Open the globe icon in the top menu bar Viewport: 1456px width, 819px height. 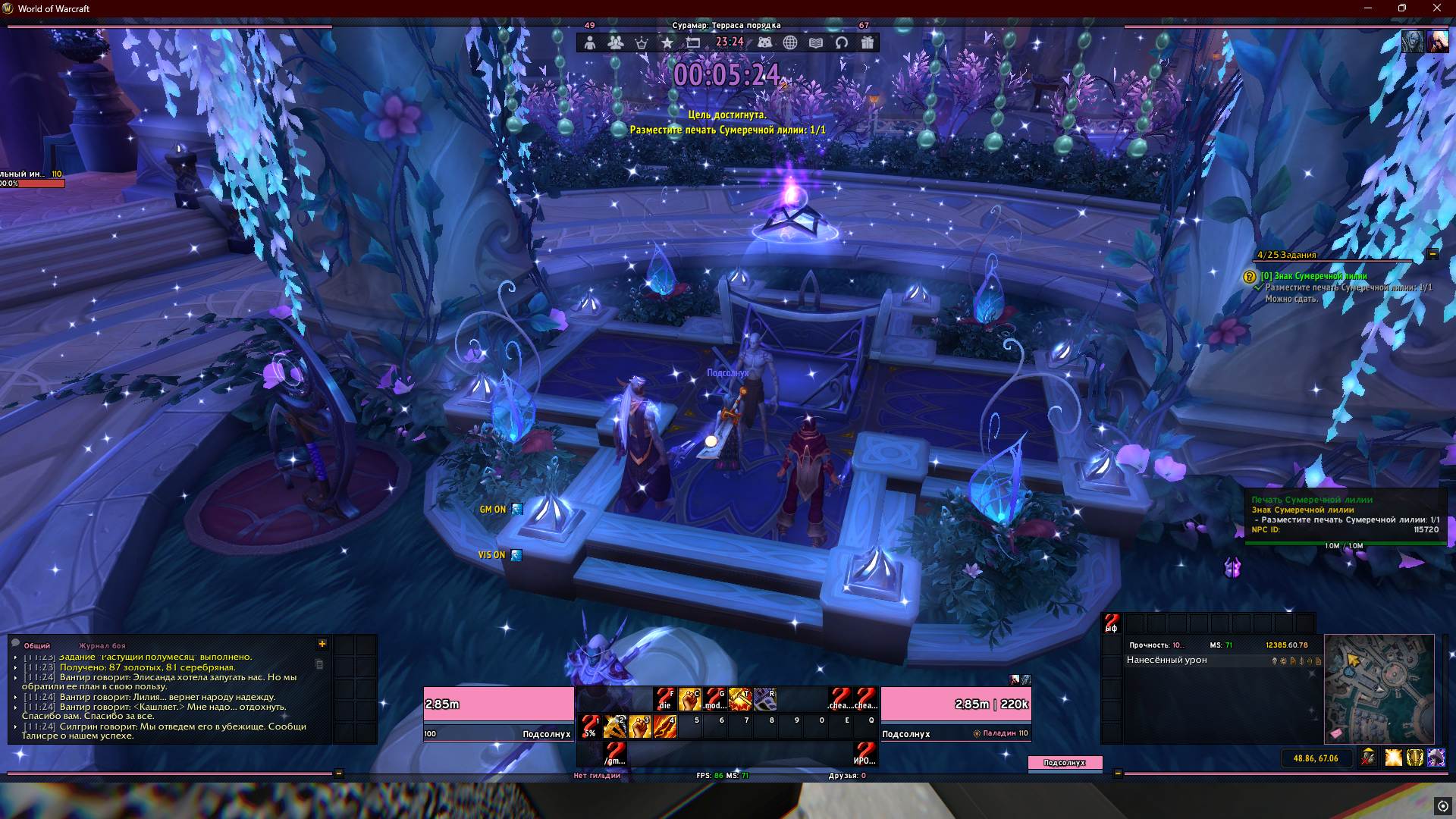pyautogui.click(x=790, y=42)
